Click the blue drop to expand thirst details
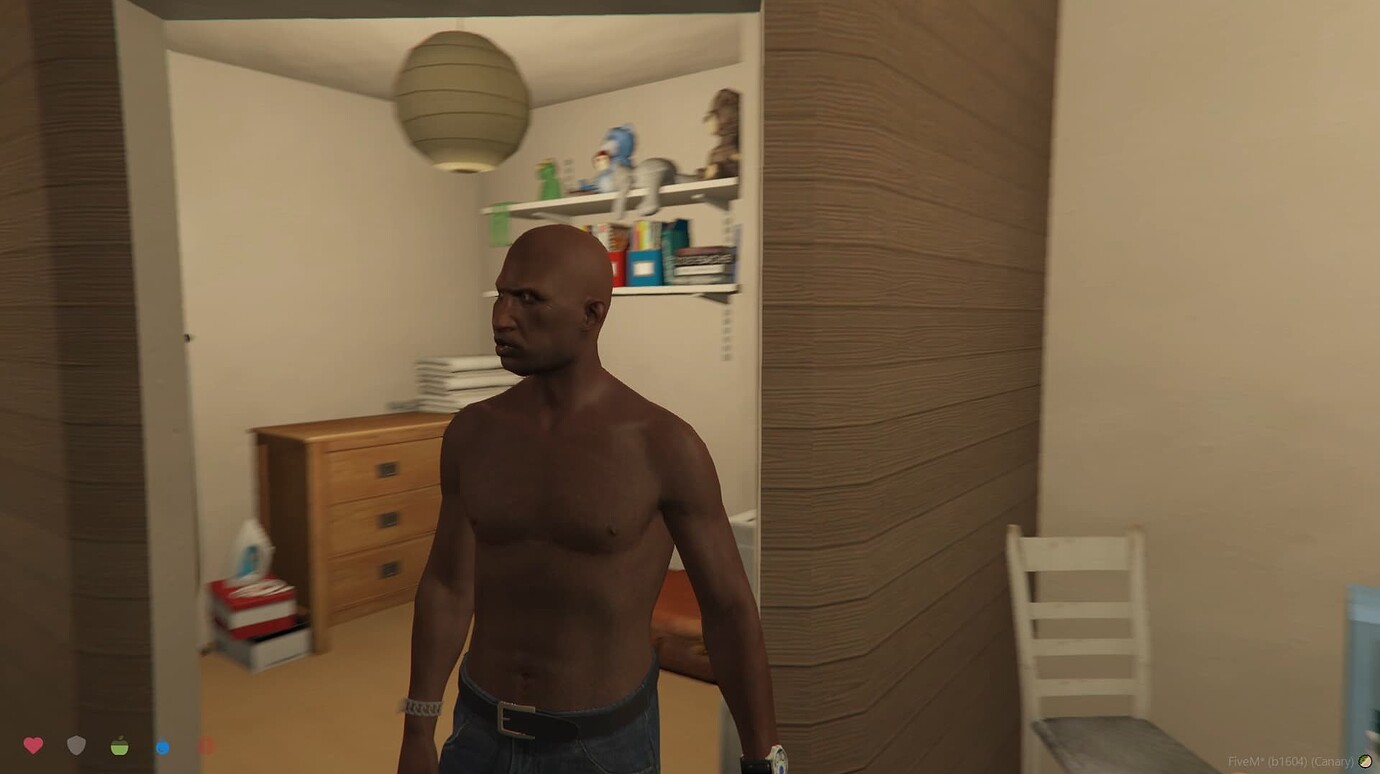This screenshot has height=774, width=1380. (162, 746)
